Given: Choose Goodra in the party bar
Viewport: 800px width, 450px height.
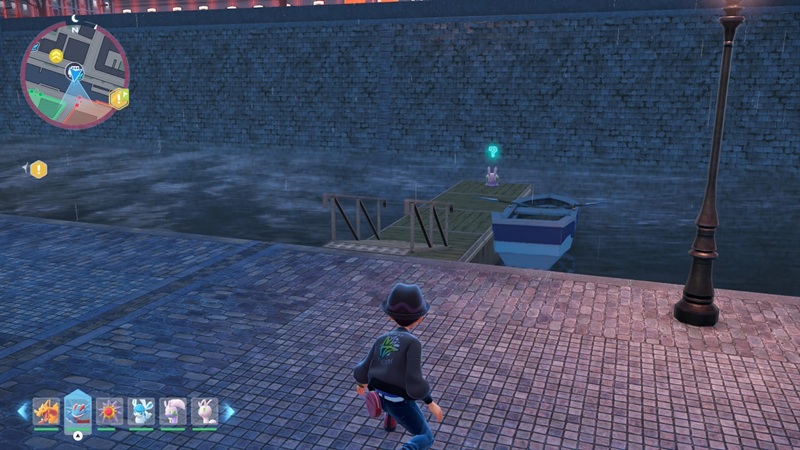Looking at the screenshot, I should pyautogui.click(x=173, y=411).
